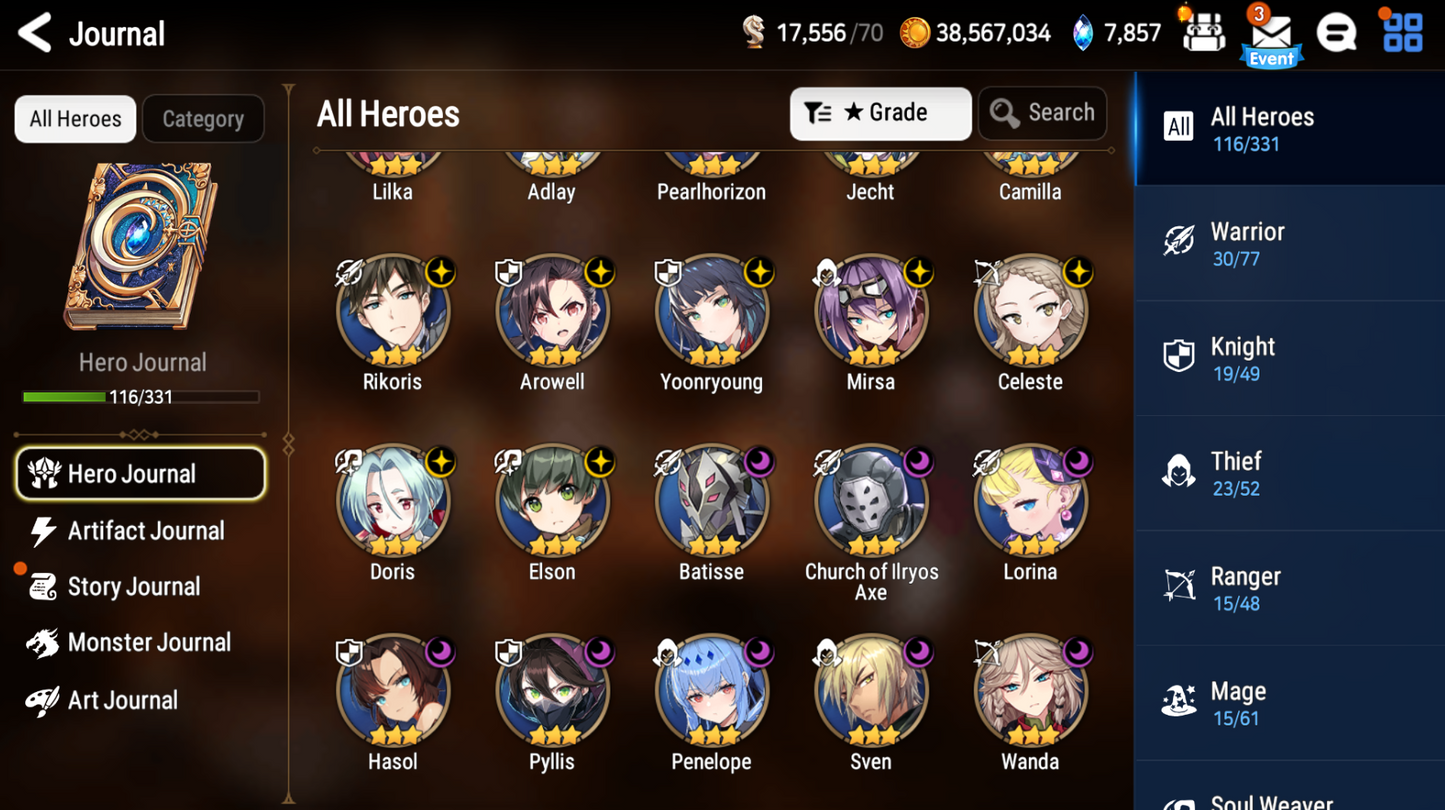Select the Mage class filter icon
This screenshot has width=1445, height=810.
(x=1178, y=700)
